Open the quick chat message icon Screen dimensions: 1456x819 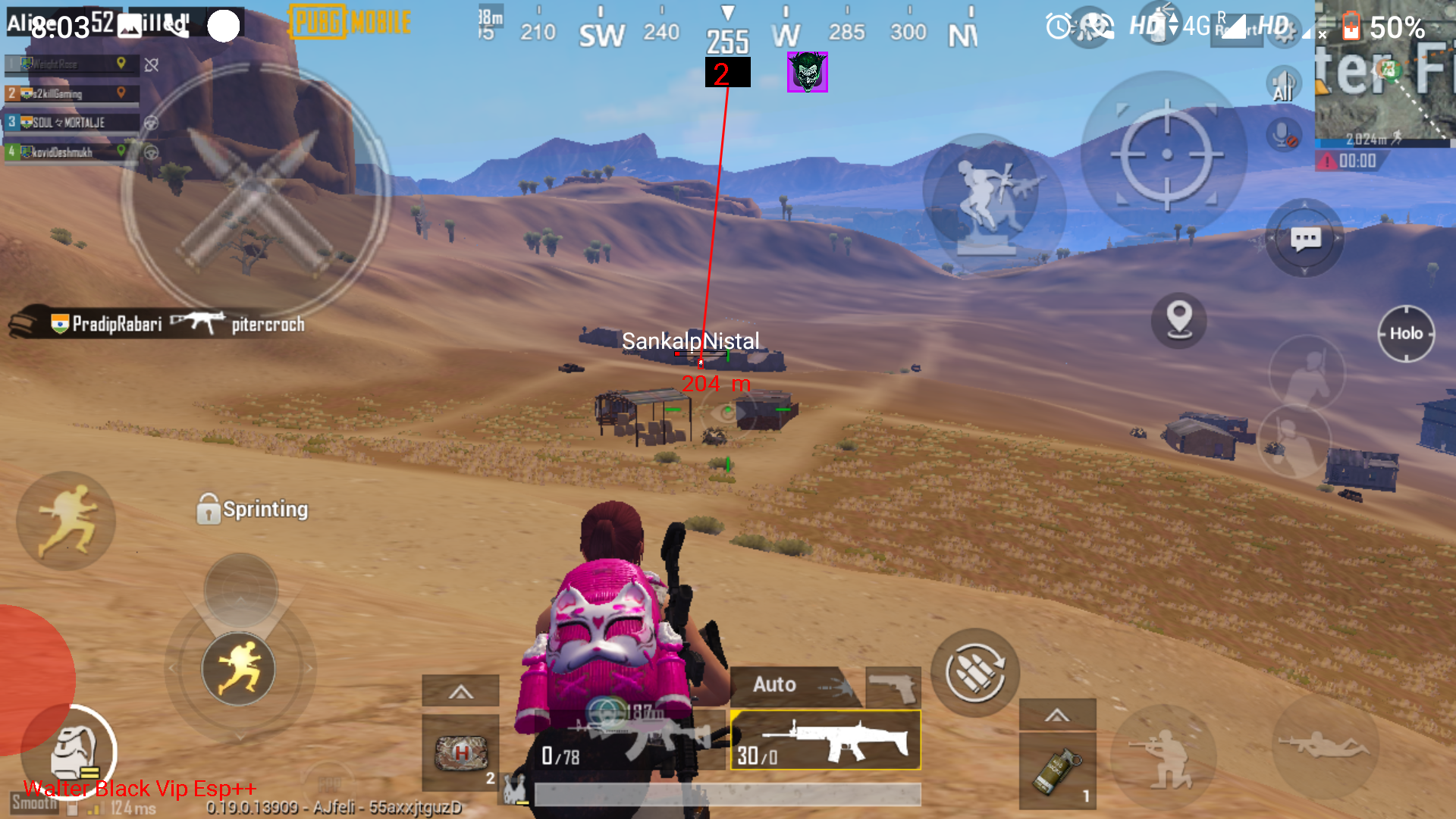point(1304,237)
